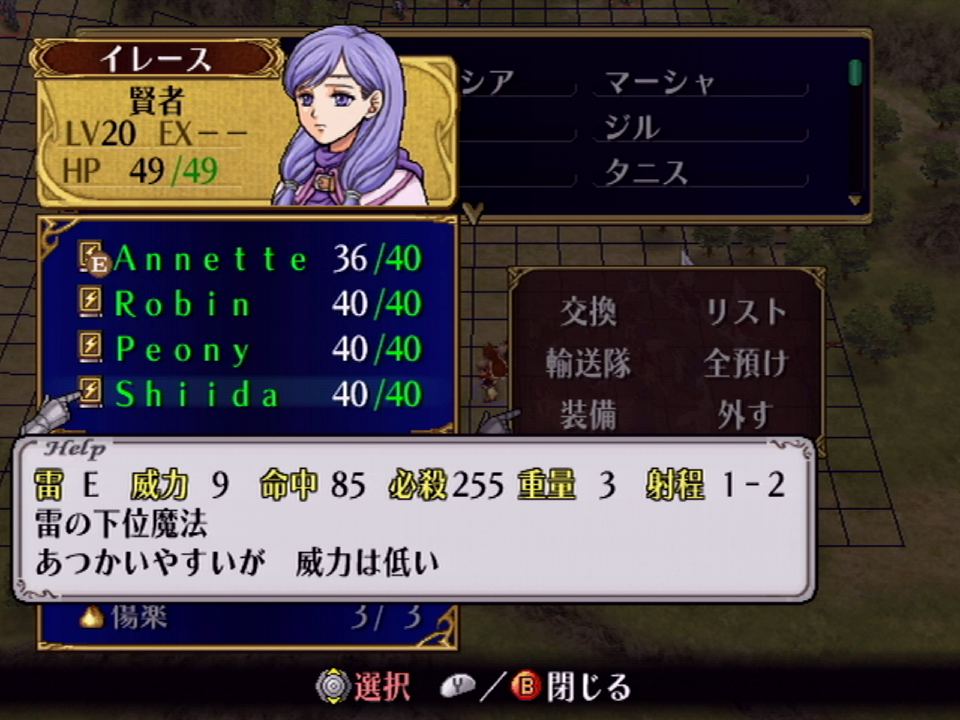
Task: Select 外す to unequip
Action: point(744,414)
